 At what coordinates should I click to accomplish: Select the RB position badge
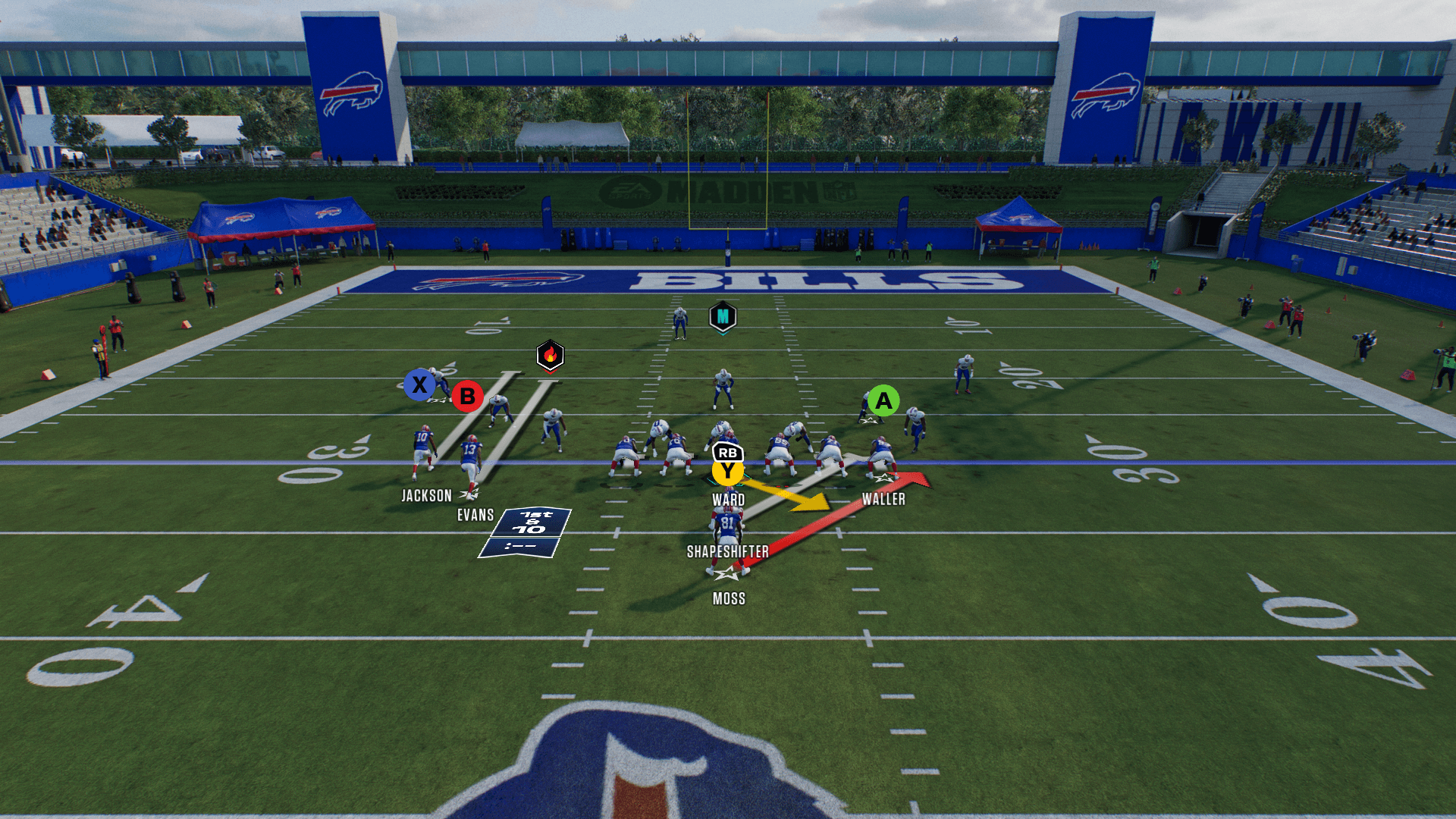click(x=728, y=453)
